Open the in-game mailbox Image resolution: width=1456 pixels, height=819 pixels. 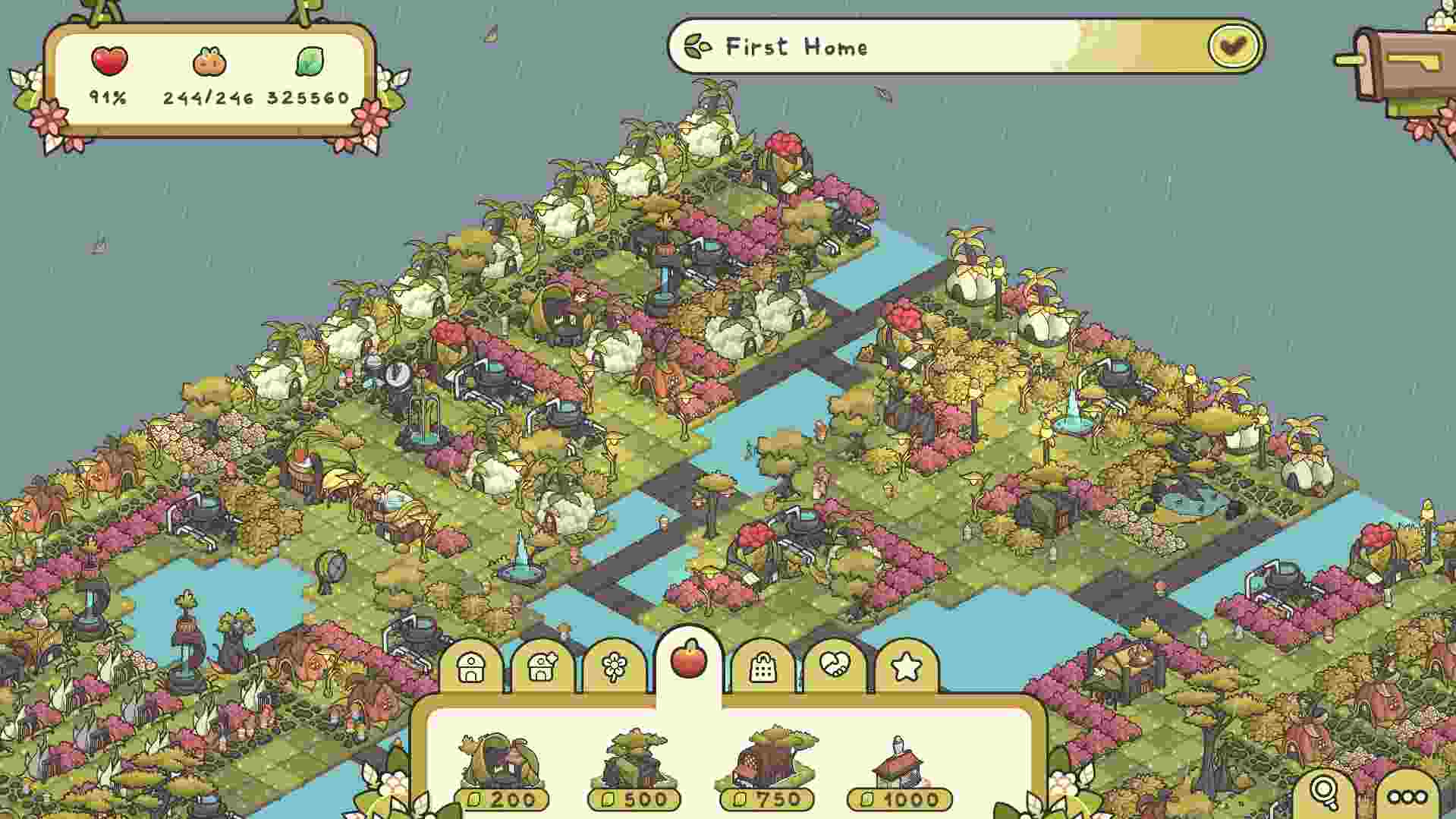click(1405, 65)
